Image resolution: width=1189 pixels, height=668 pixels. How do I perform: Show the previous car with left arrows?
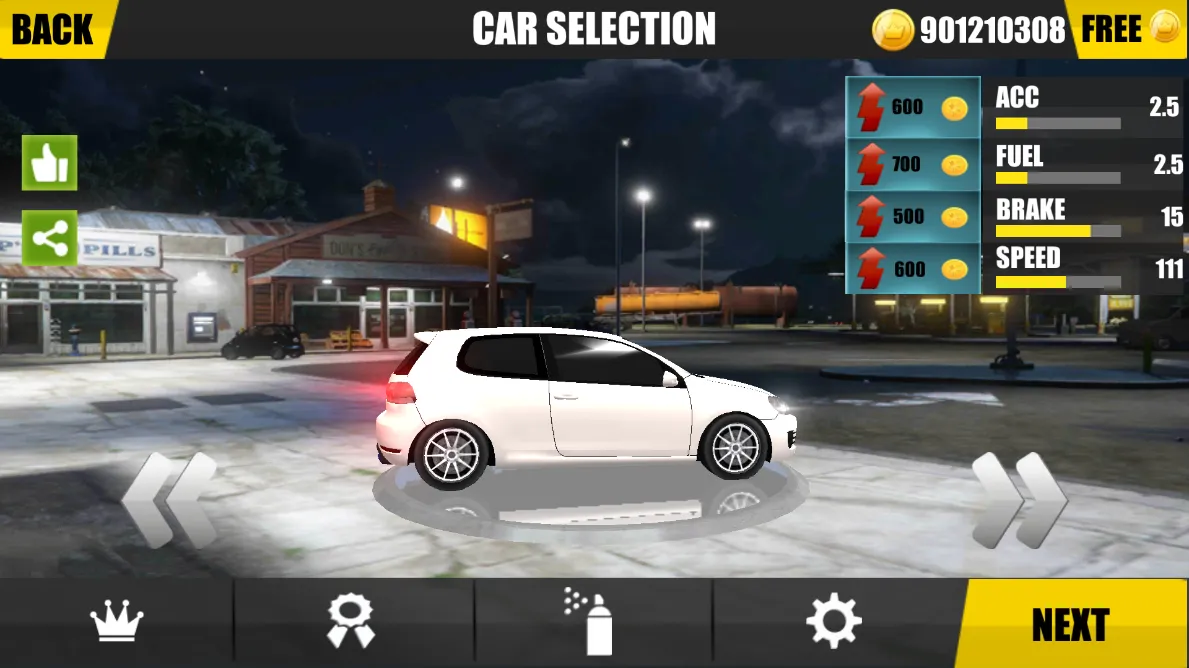[x=169, y=500]
